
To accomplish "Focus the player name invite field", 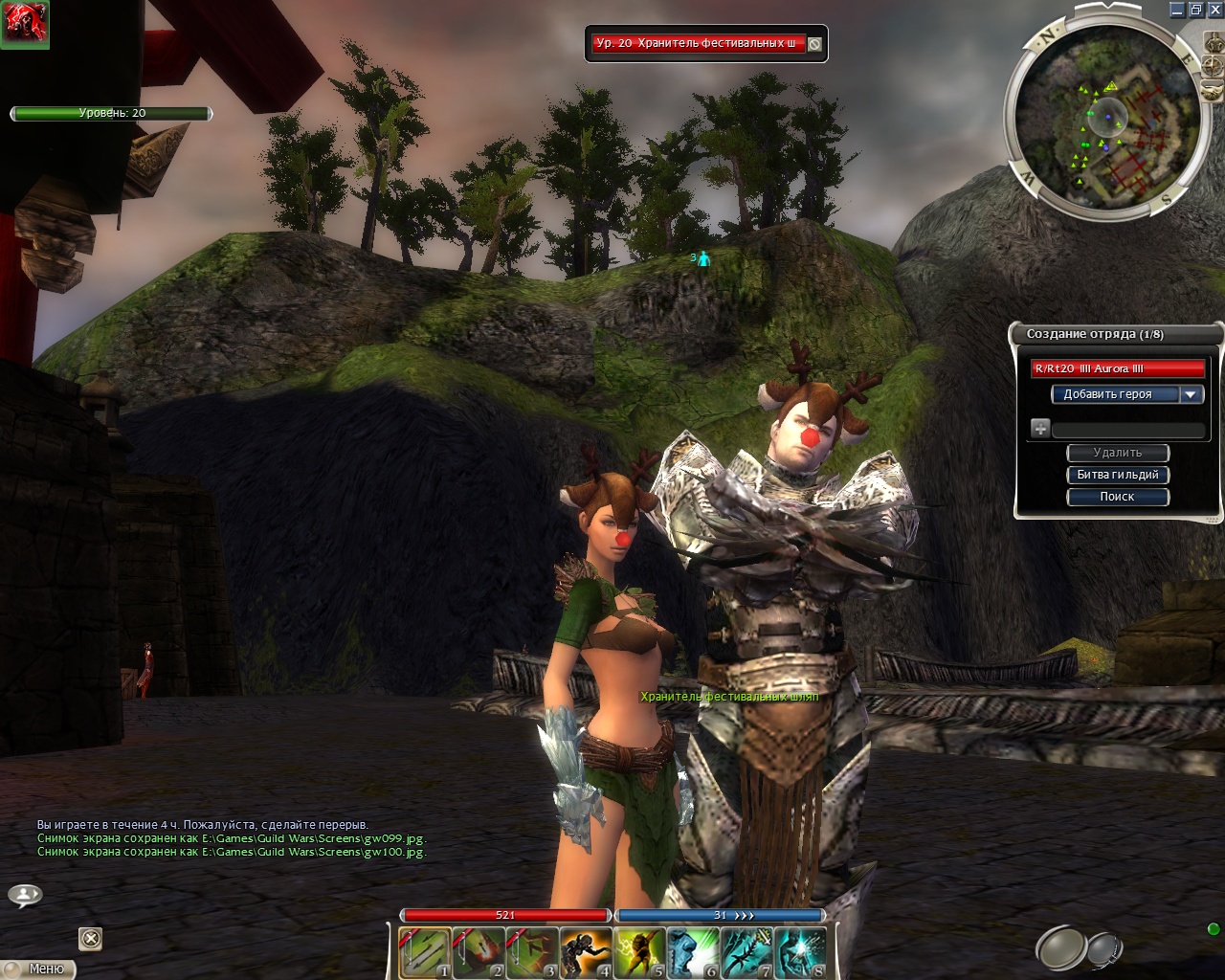I will coord(1127,430).
